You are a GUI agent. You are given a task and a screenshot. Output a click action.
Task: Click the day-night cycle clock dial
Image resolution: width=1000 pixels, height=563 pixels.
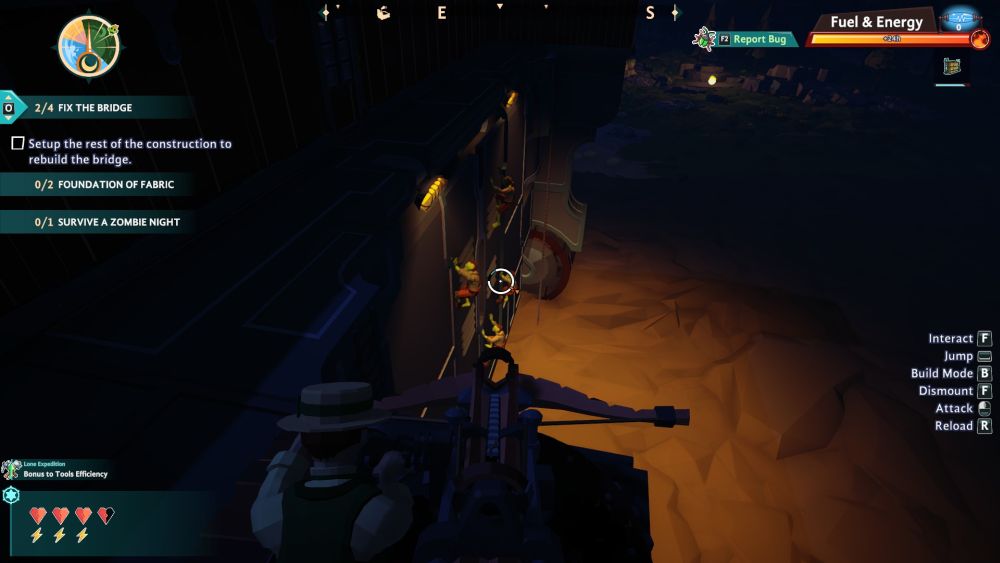click(88, 46)
